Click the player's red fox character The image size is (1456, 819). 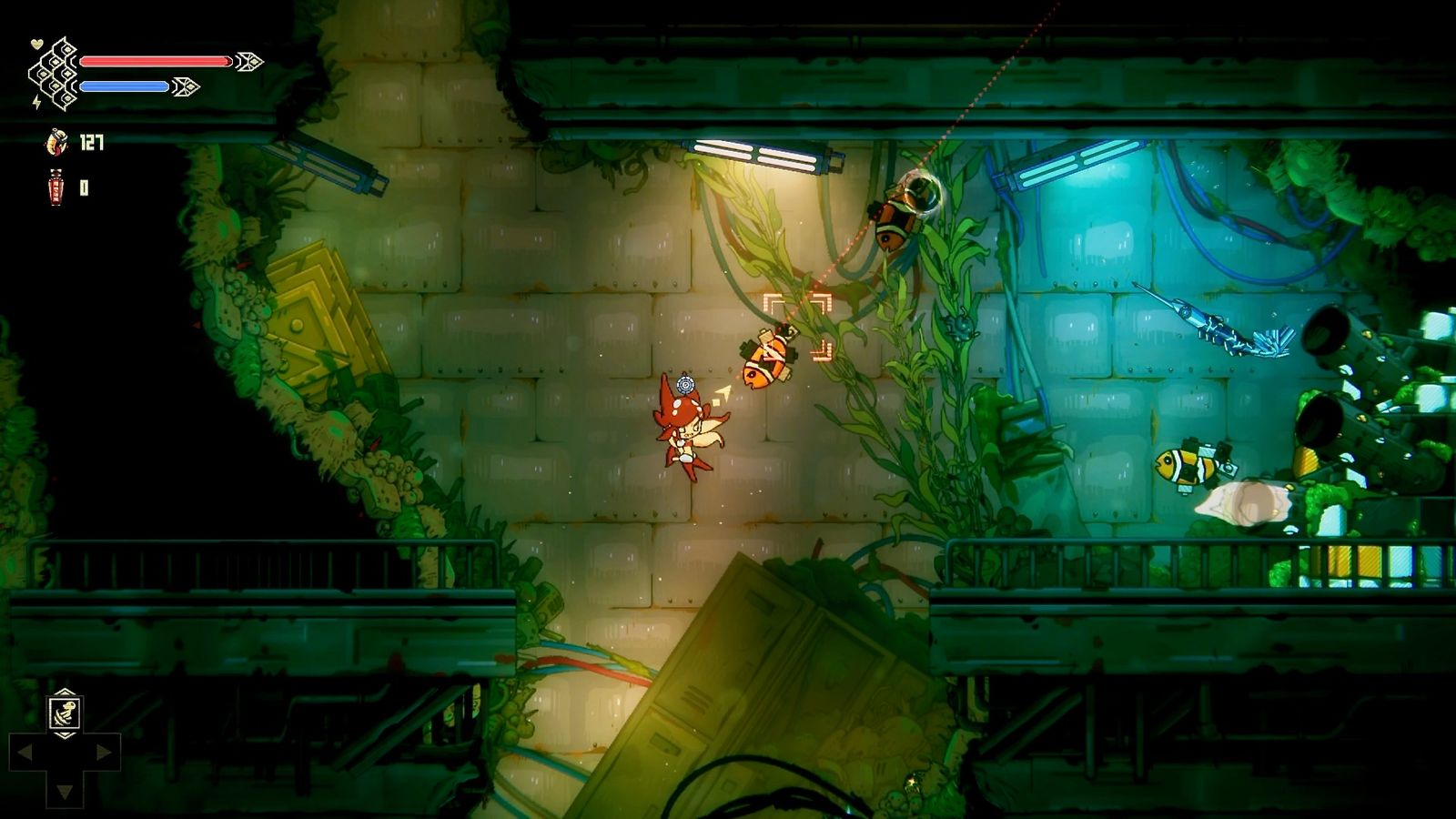point(687,428)
